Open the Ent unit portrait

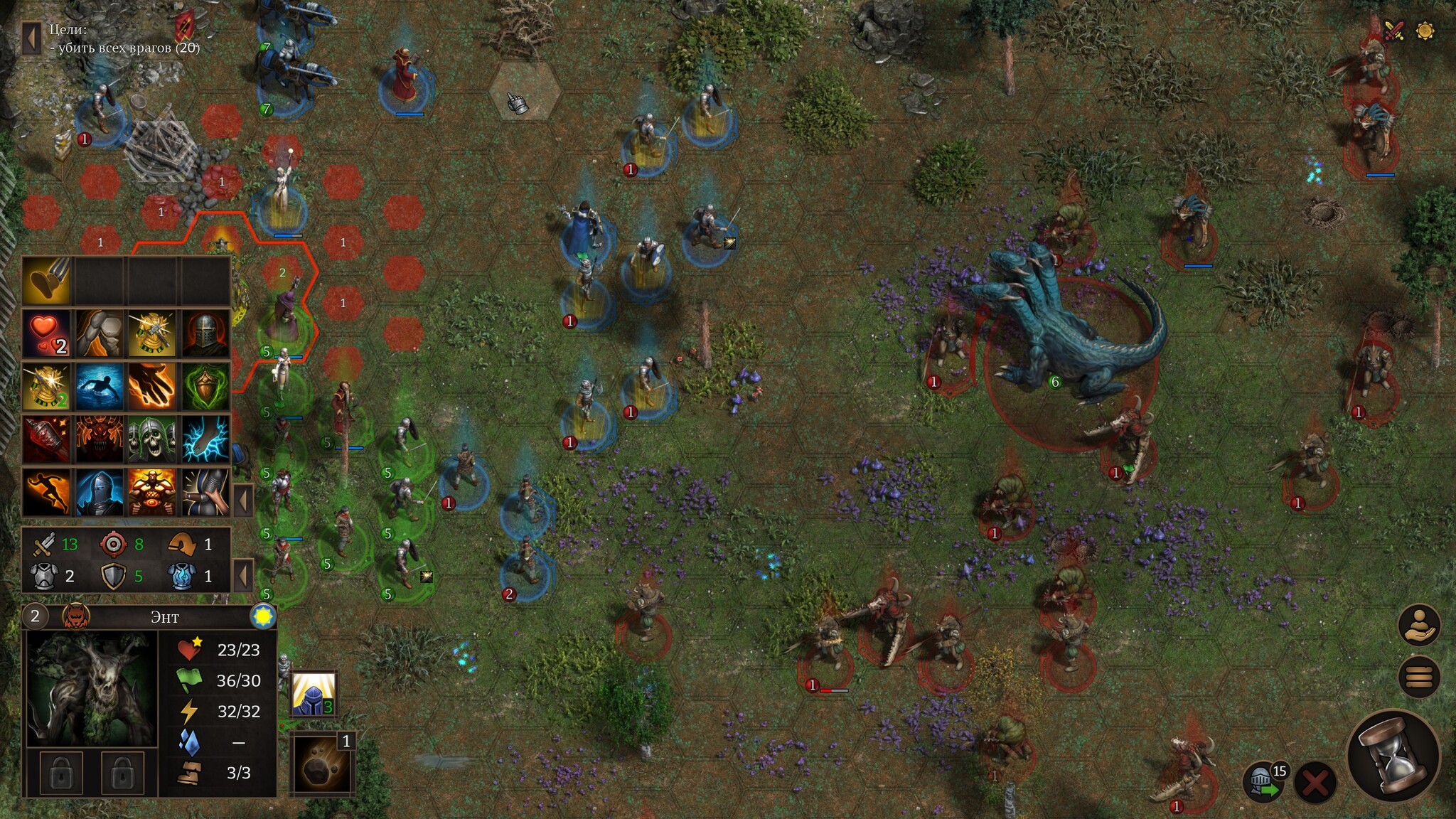pyautogui.click(x=91, y=688)
